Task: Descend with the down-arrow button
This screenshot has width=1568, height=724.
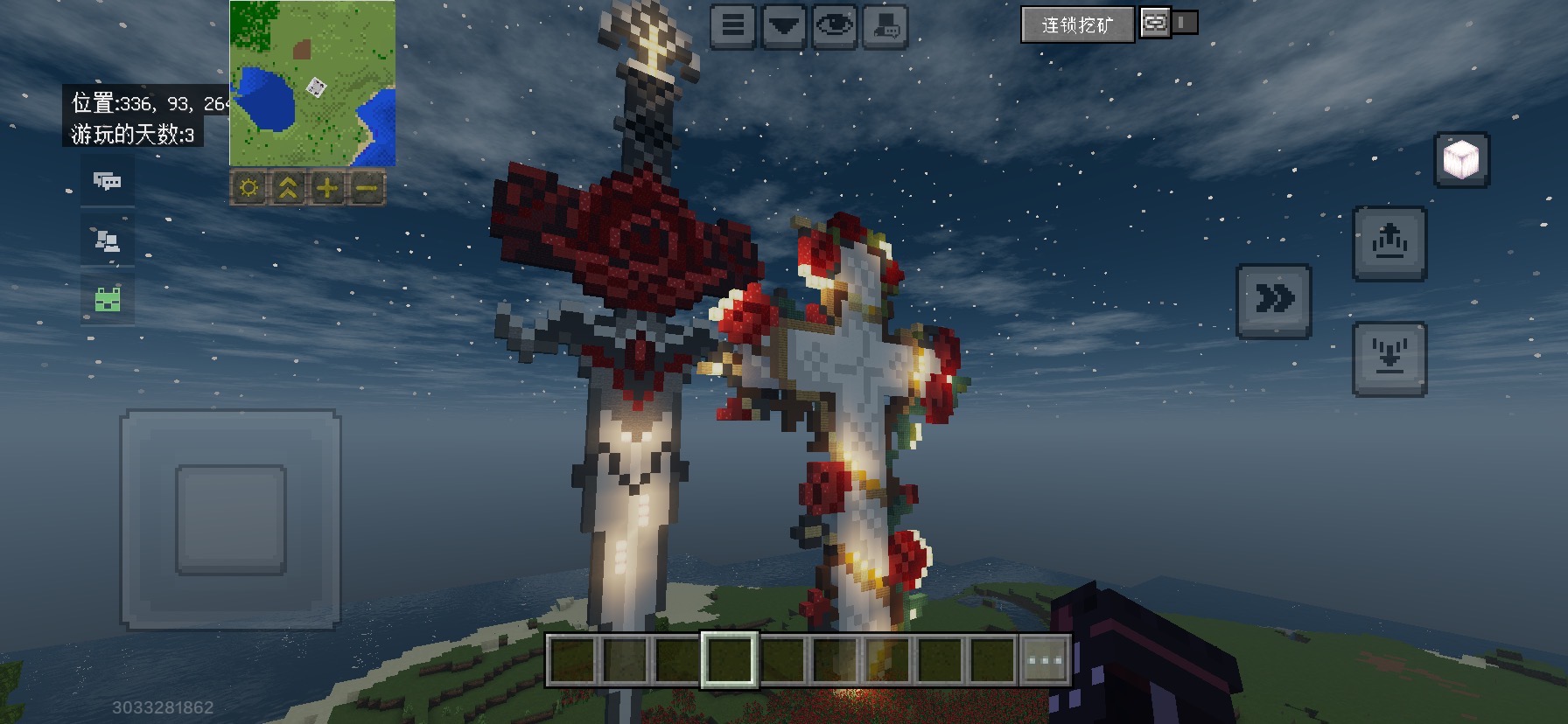Action: click(1389, 359)
